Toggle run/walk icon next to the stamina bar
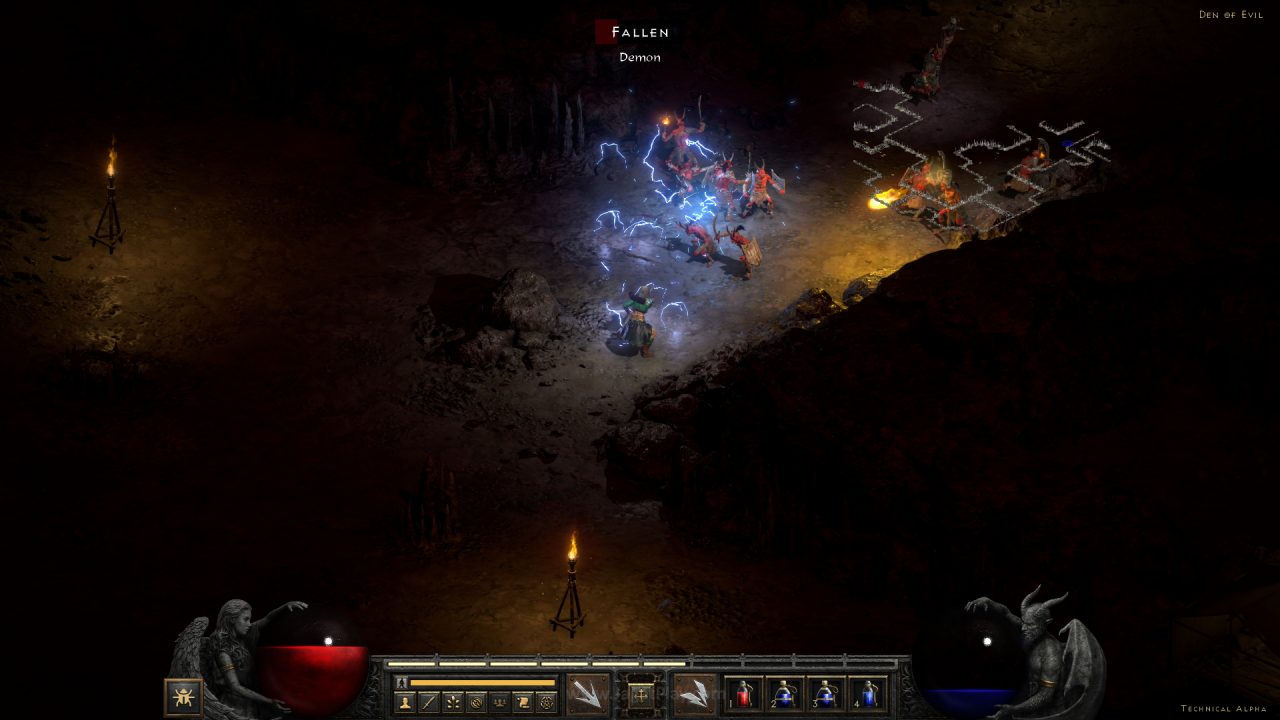 401,682
